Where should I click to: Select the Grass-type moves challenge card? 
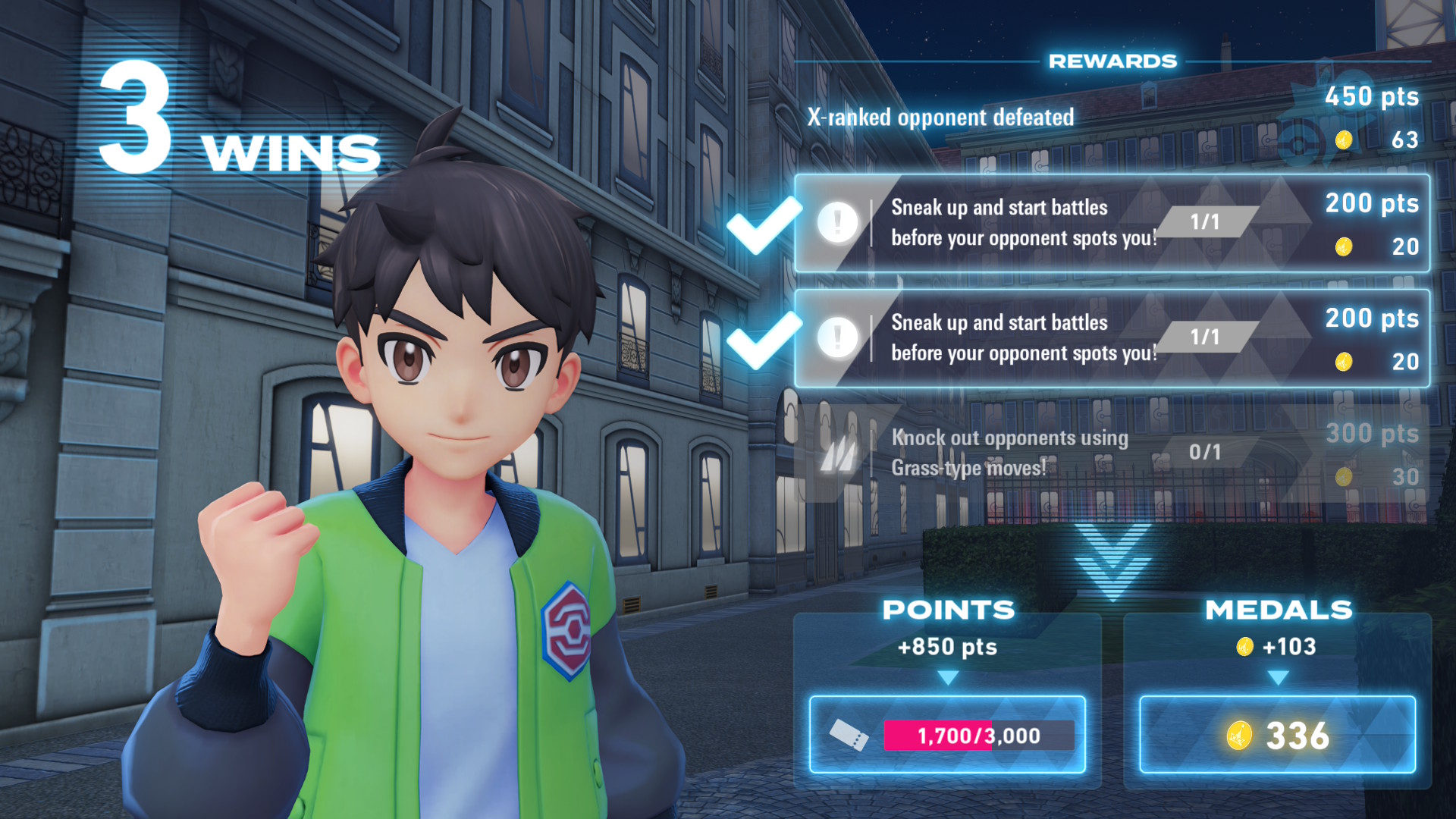click(x=1112, y=453)
